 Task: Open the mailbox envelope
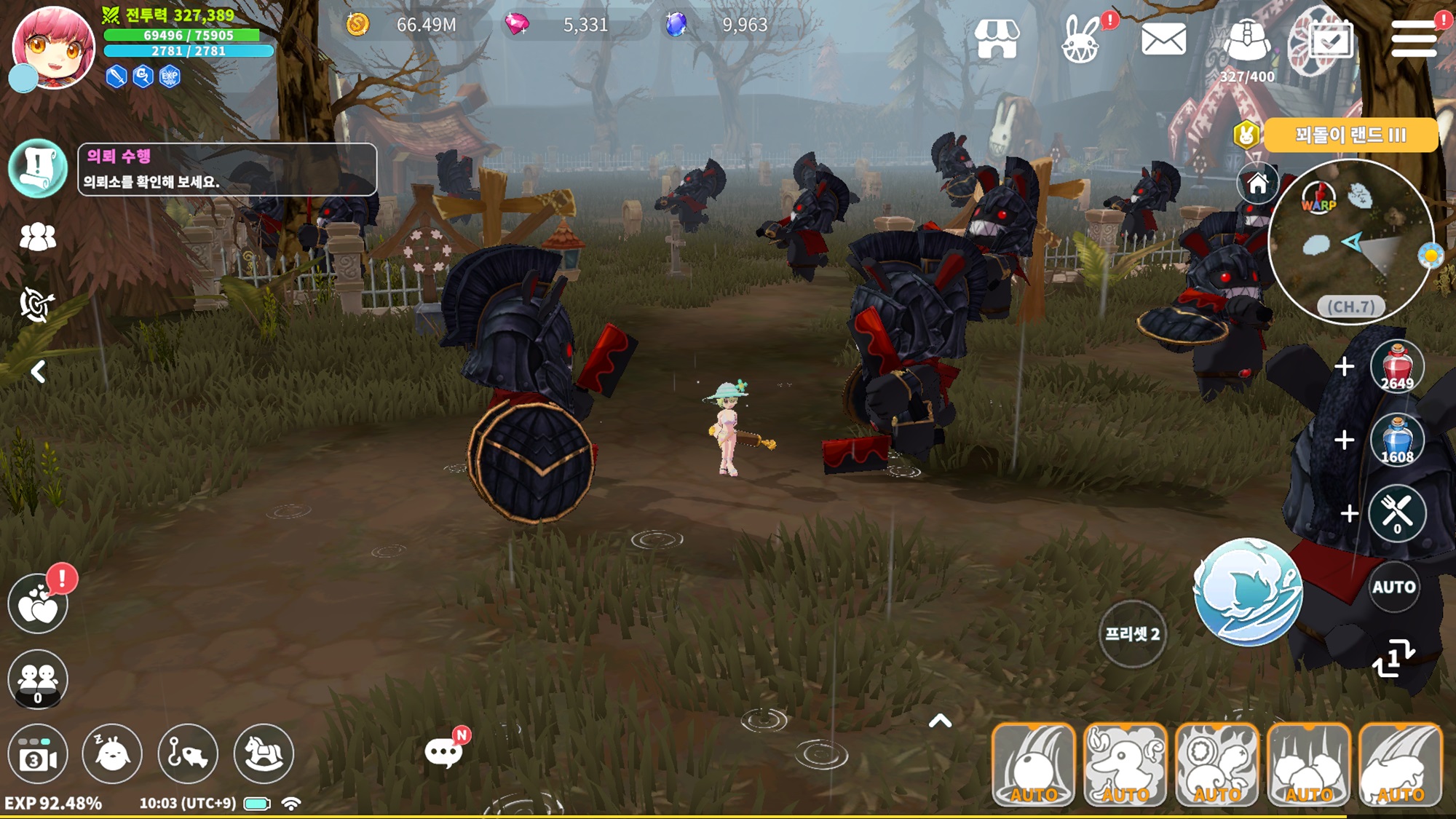(x=1163, y=39)
